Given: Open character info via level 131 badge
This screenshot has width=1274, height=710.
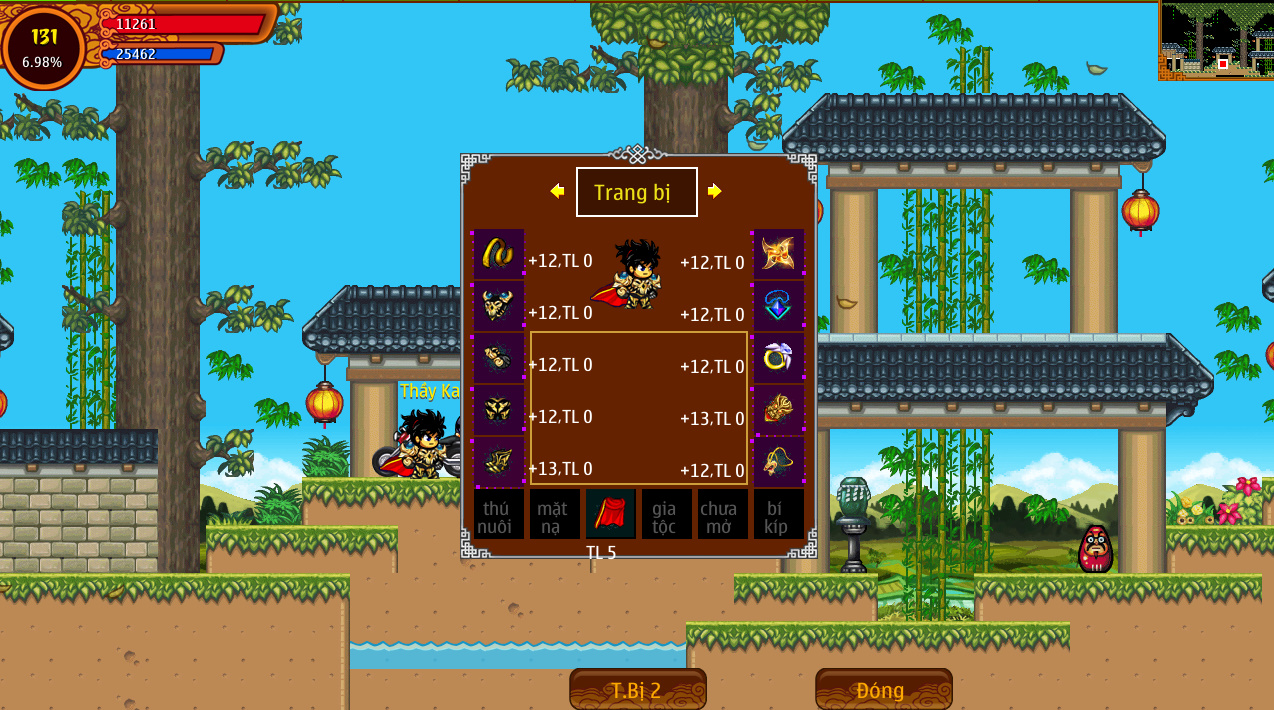Looking at the screenshot, I should (x=44, y=47).
